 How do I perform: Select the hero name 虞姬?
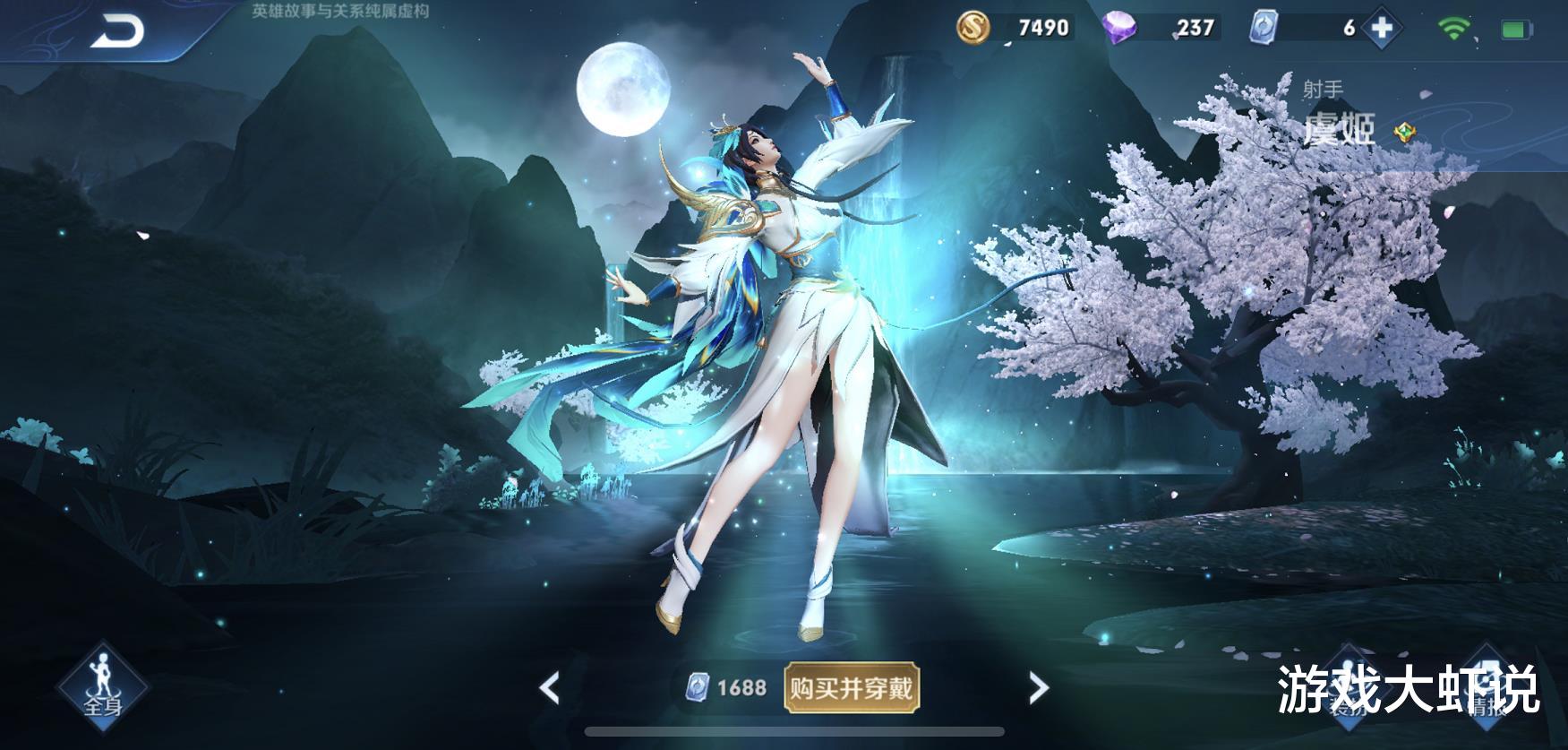tap(1341, 130)
